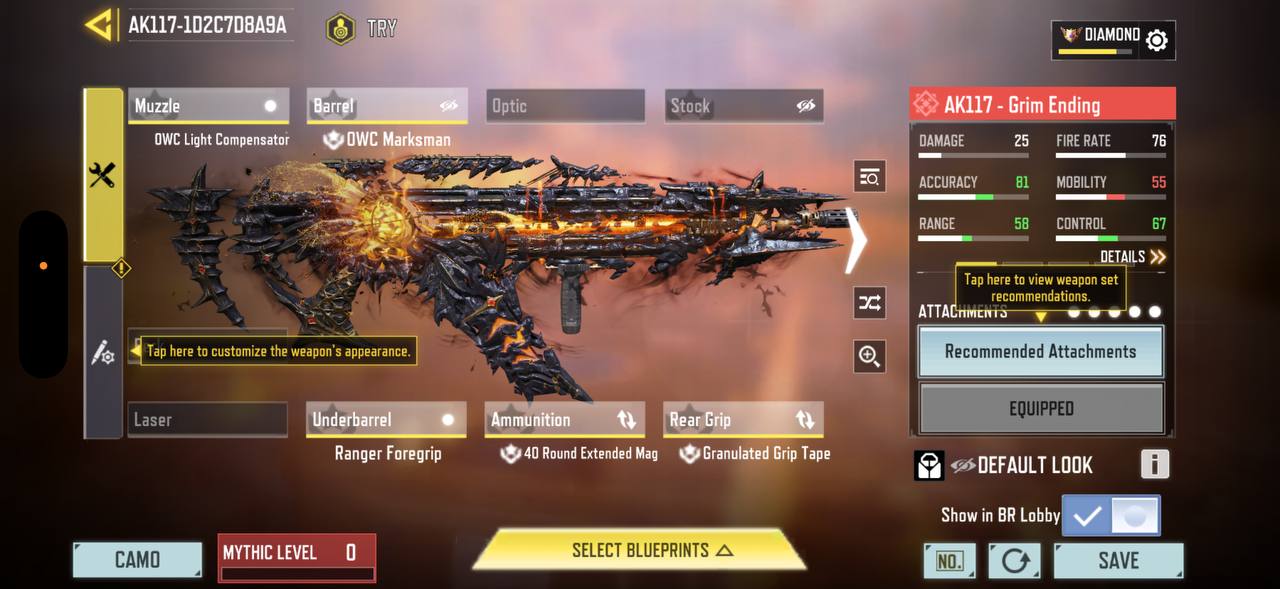Viewport: 1280px width, 589px height.
Task: Open the empty Laser attachment slot
Action: (208, 420)
